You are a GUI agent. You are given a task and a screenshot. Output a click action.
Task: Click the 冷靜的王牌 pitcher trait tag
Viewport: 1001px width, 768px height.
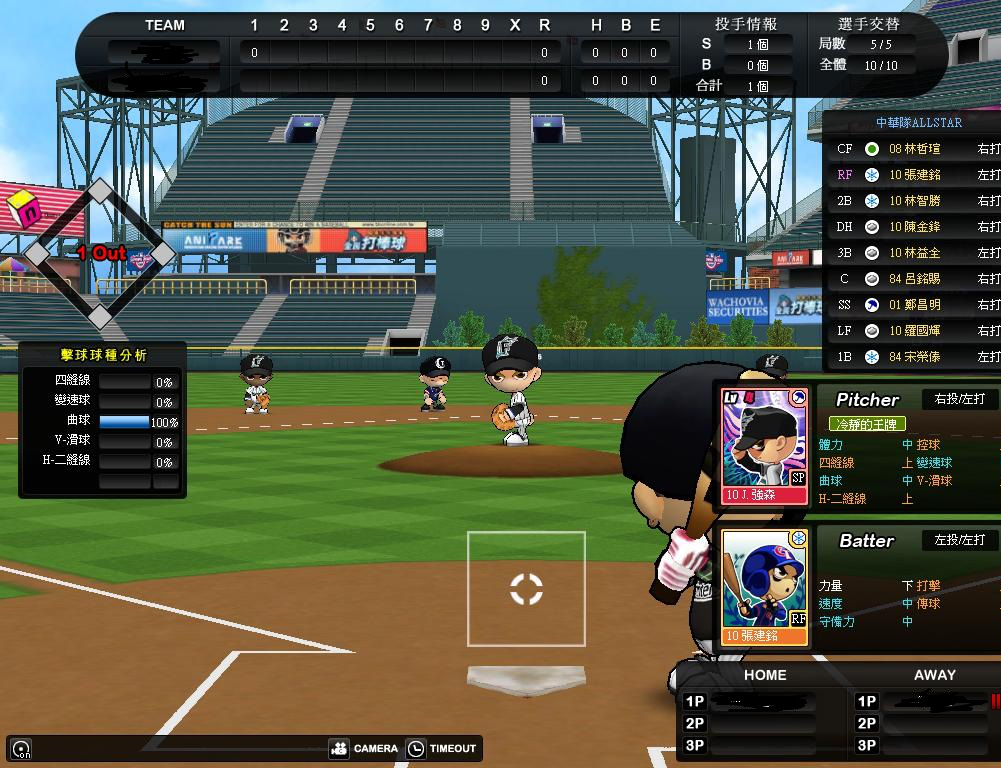click(867, 424)
